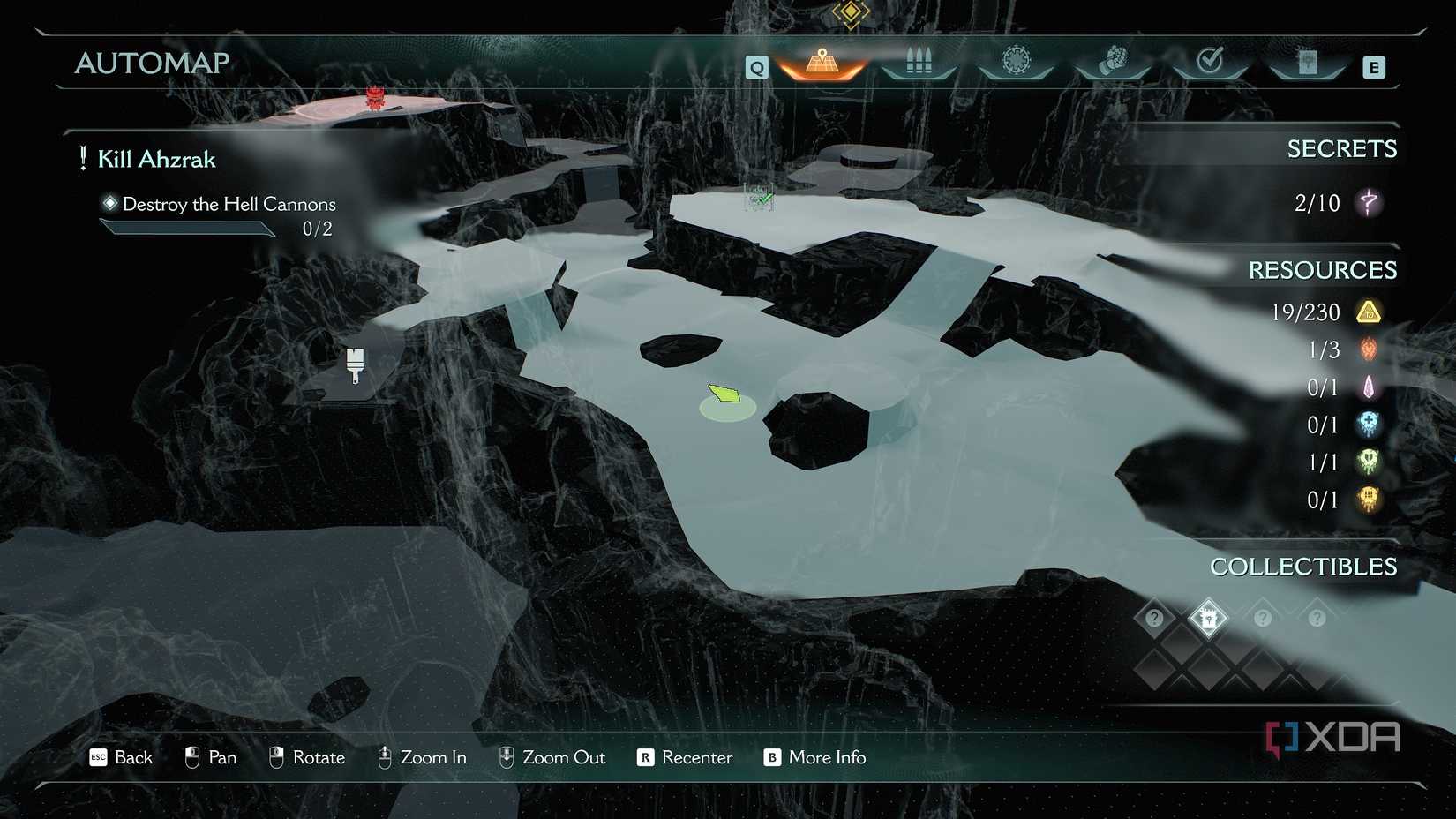This screenshot has width=1456, height=819.
Task: Select the completed checkmark map marker
Action: tap(759, 199)
